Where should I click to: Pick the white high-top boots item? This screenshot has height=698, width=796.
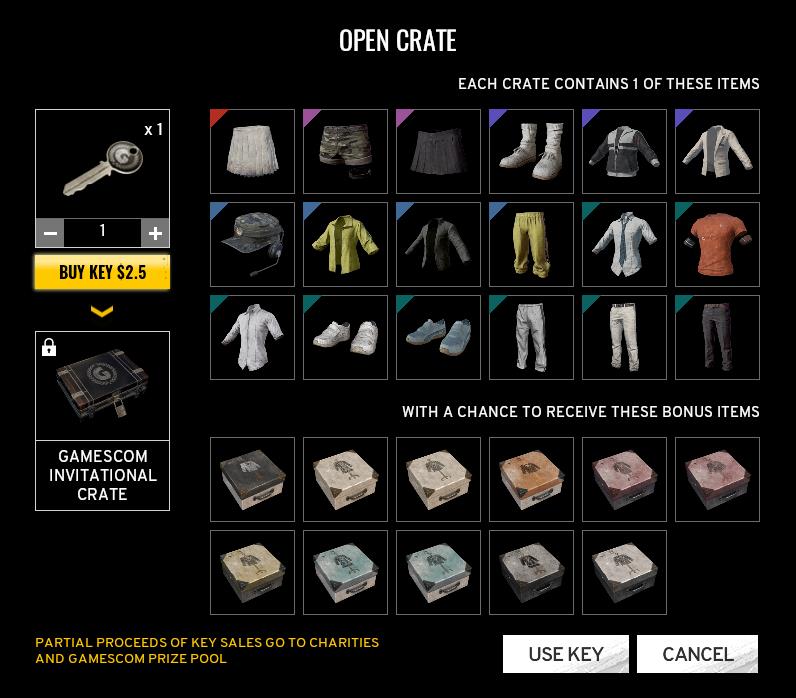[531, 151]
